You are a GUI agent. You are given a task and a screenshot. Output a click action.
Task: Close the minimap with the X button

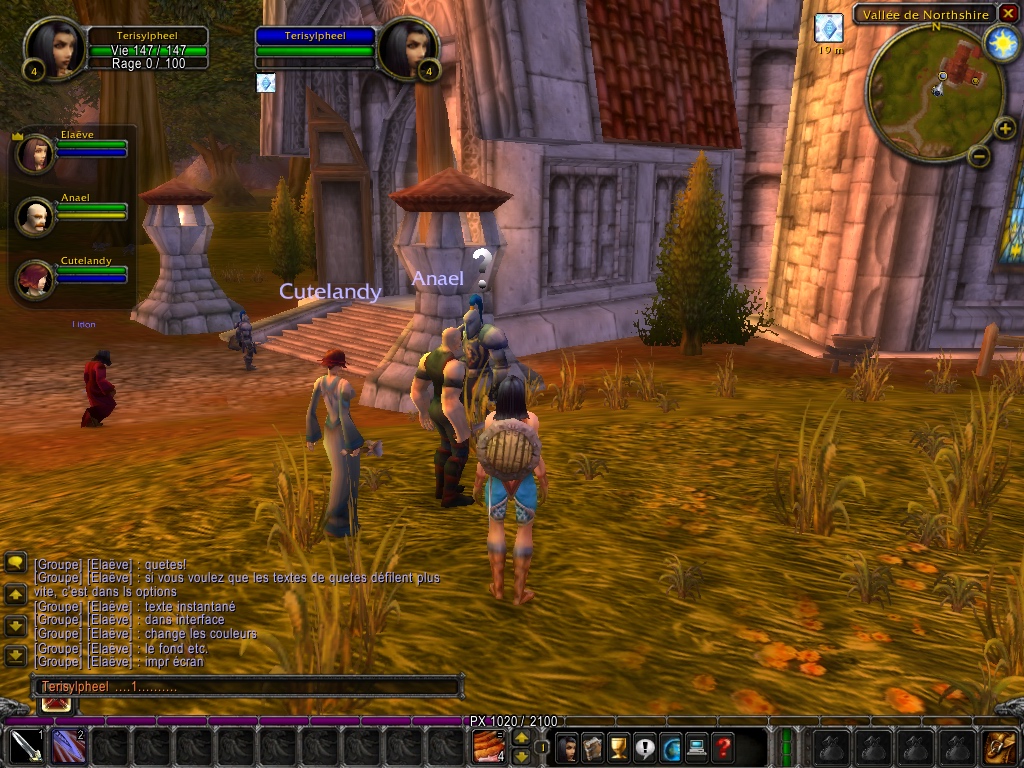point(1006,15)
